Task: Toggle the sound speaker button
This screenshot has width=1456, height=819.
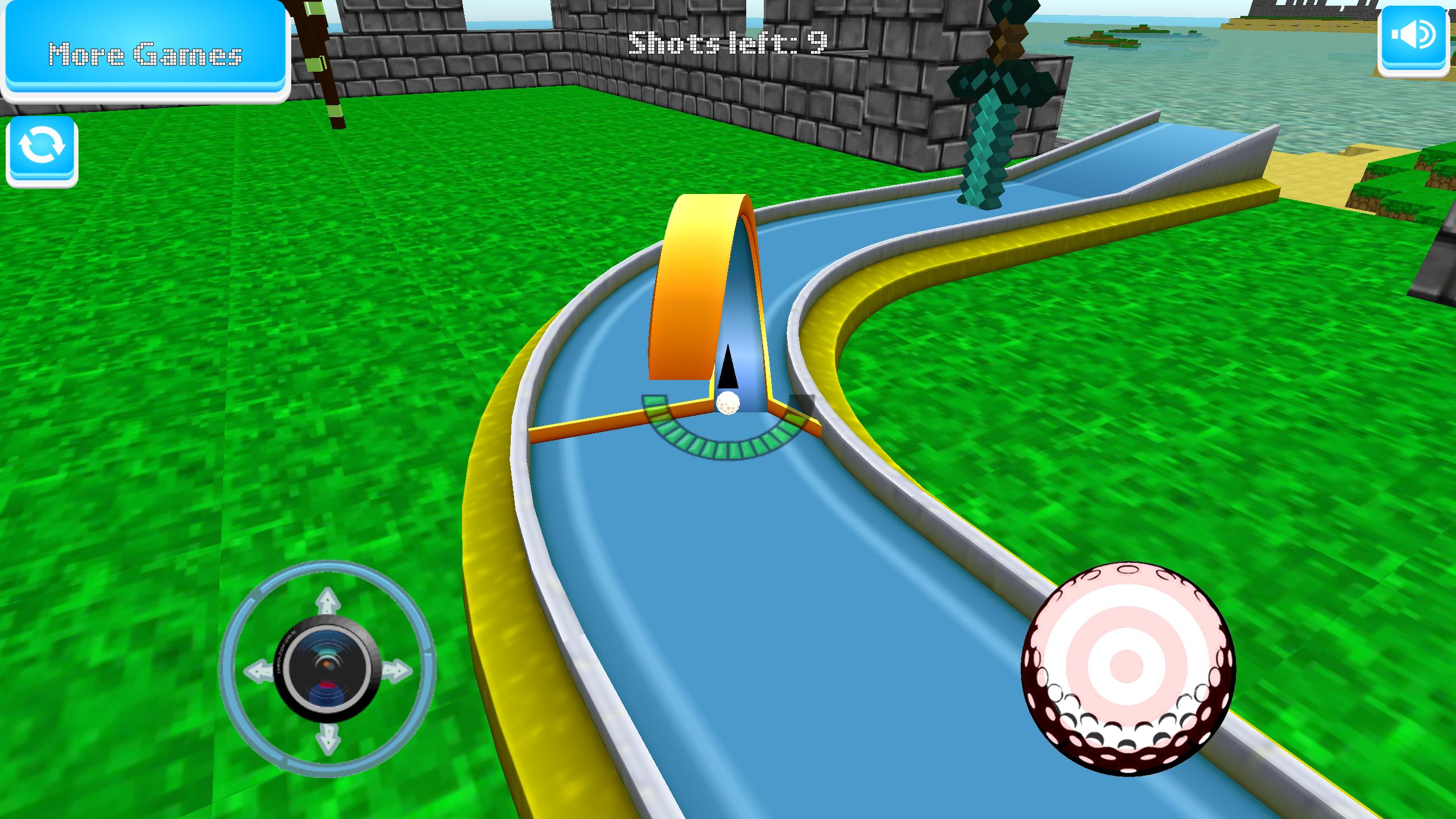Action: coord(1413,38)
